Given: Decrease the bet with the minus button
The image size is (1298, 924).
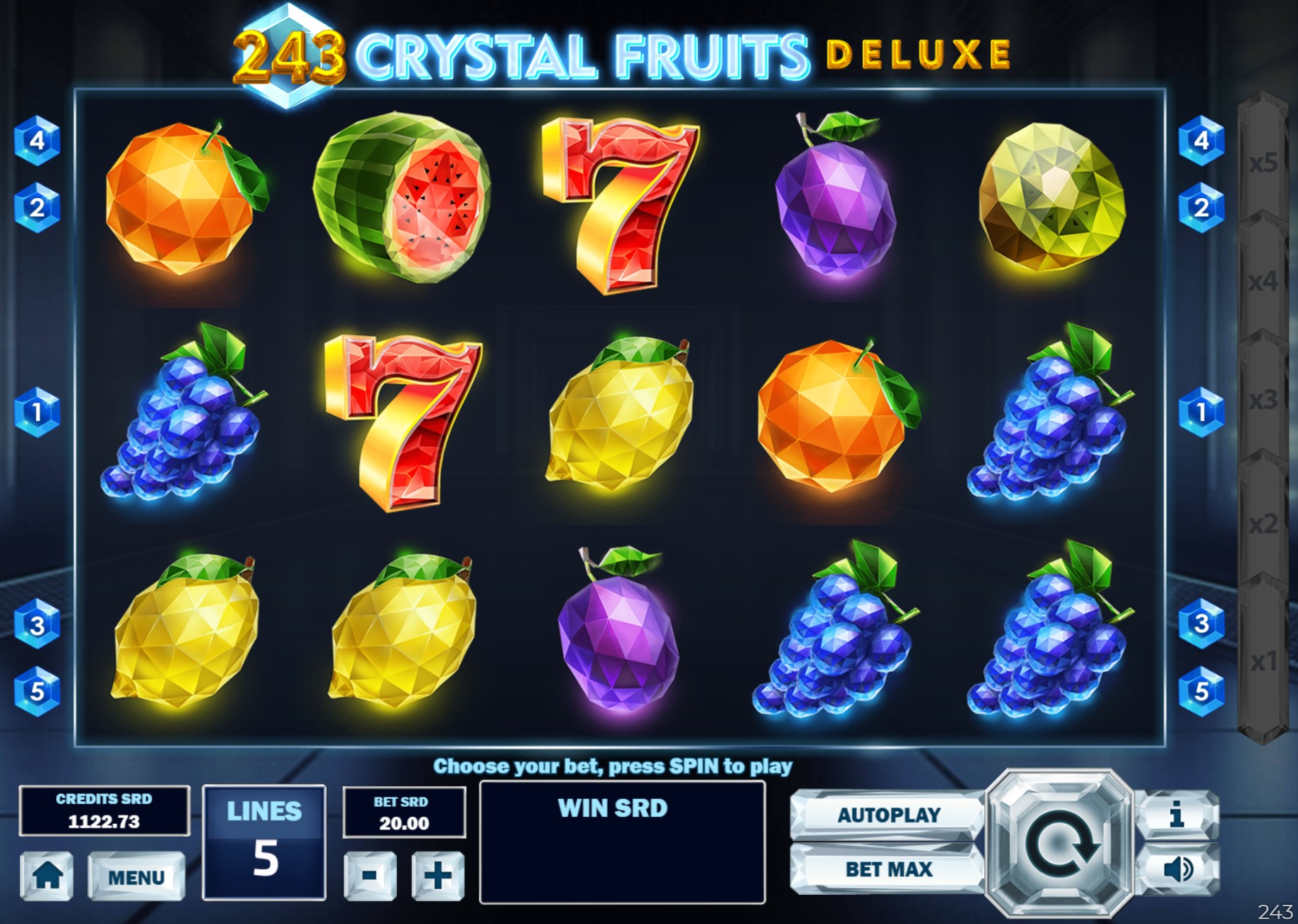Looking at the screenshot, I should 371,876.
